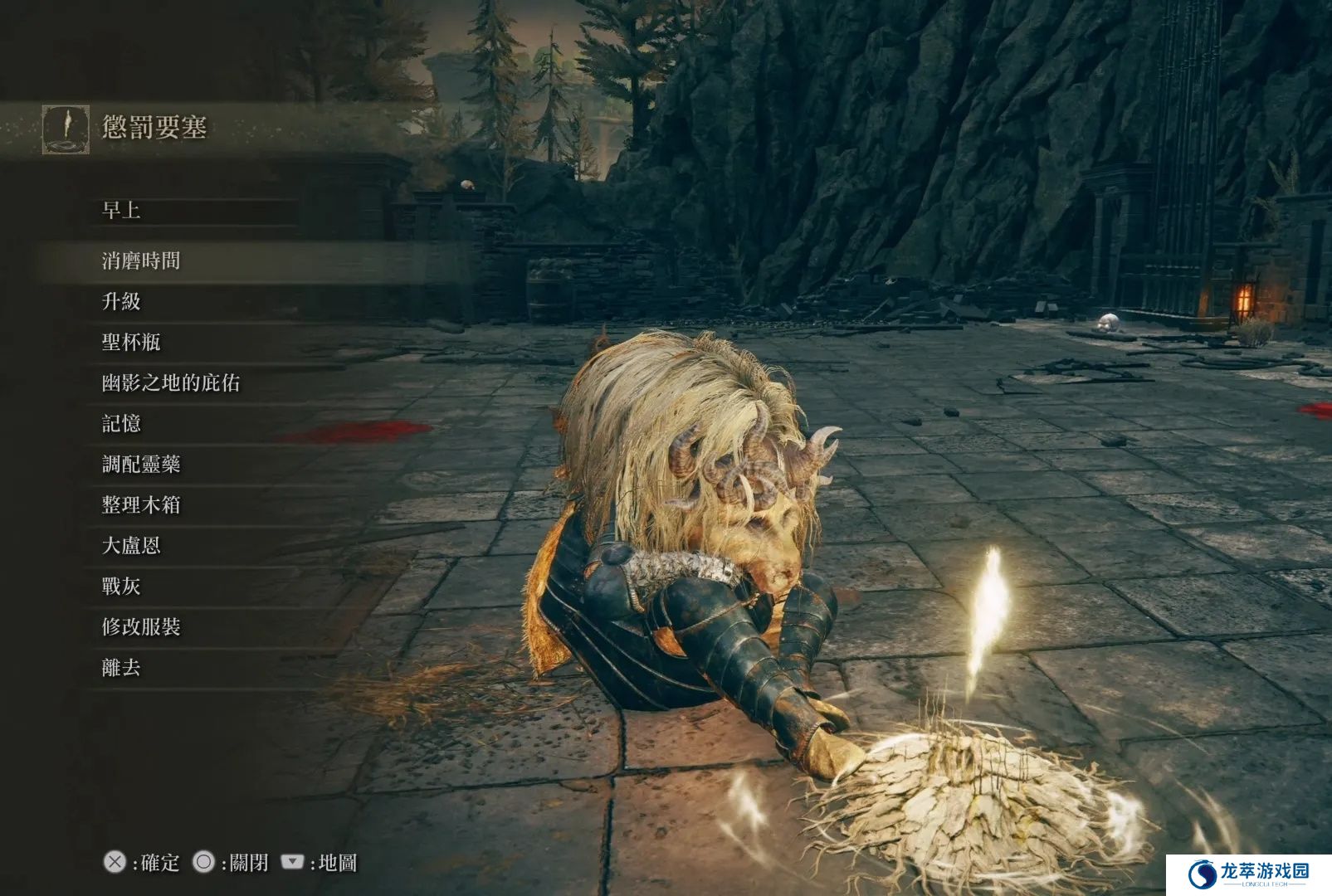Choose 整理木箱 to sort chest
This screenshot has width=1332, height=896.
(x=141, y=504)
